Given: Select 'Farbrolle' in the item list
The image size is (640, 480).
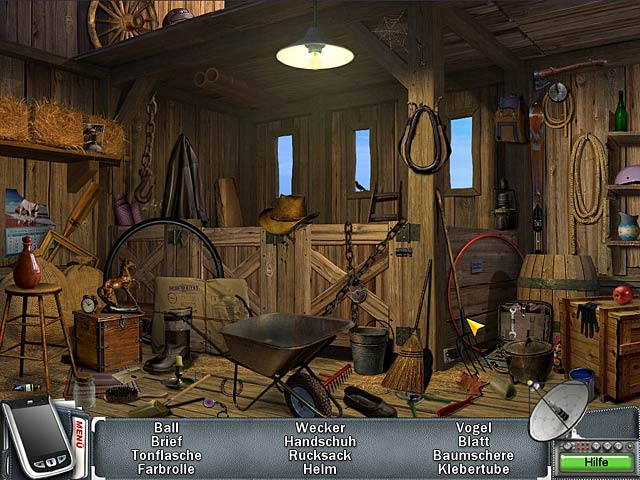Looking at the screenshot, I should pos(166,468).
